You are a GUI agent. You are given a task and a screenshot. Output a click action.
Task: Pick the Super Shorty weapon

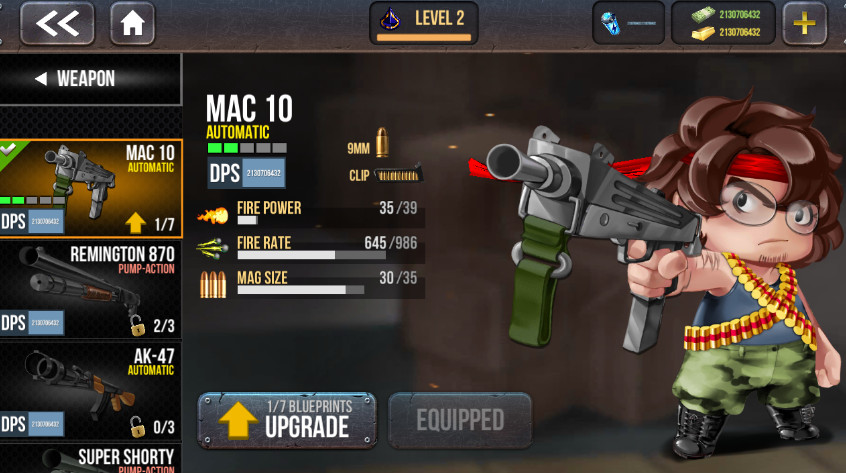click(x=90, y=458)
